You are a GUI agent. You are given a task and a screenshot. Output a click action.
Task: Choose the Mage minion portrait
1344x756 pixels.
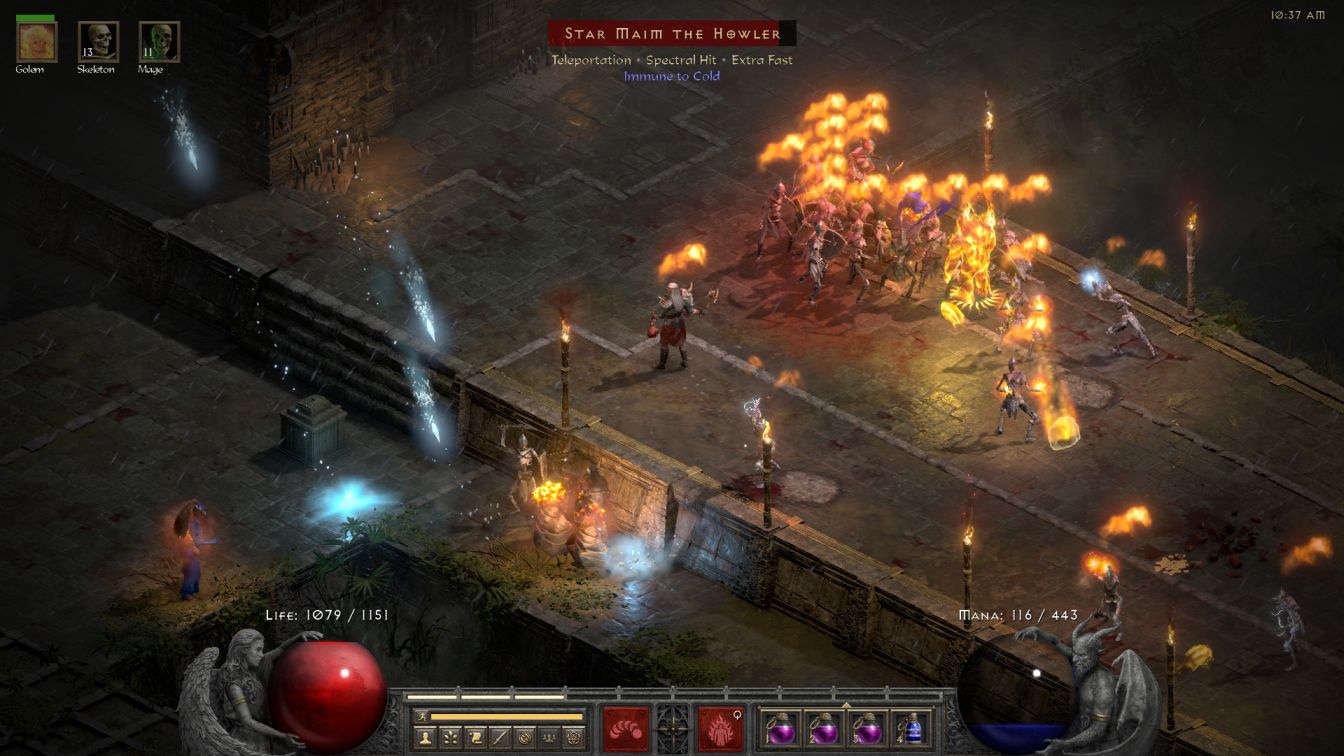click(159, 42)
